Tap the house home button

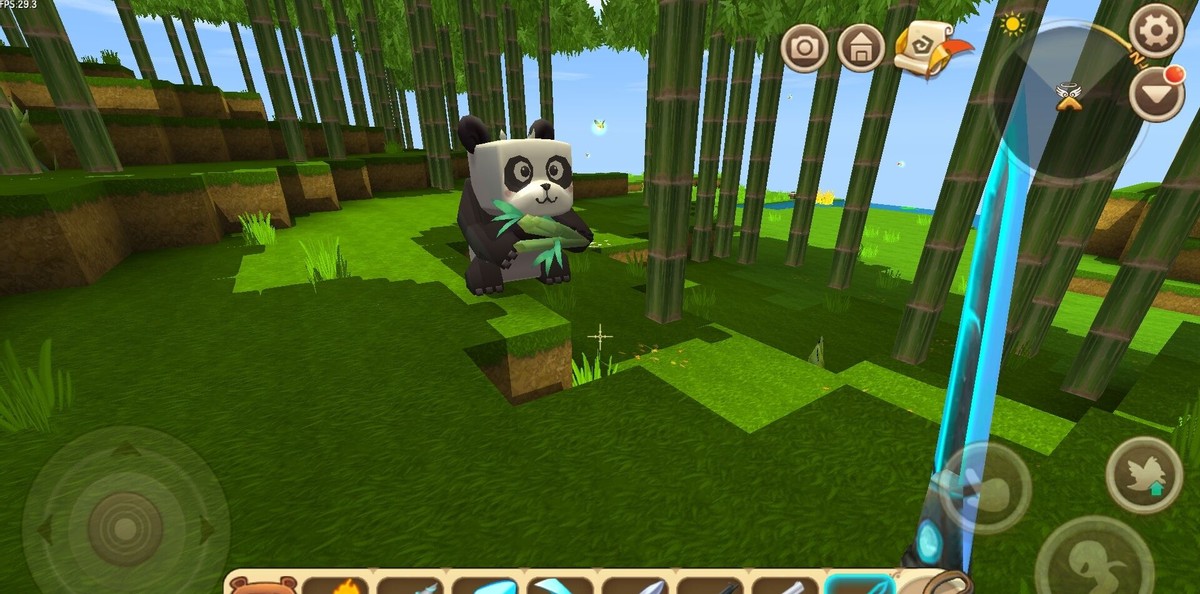860,47
